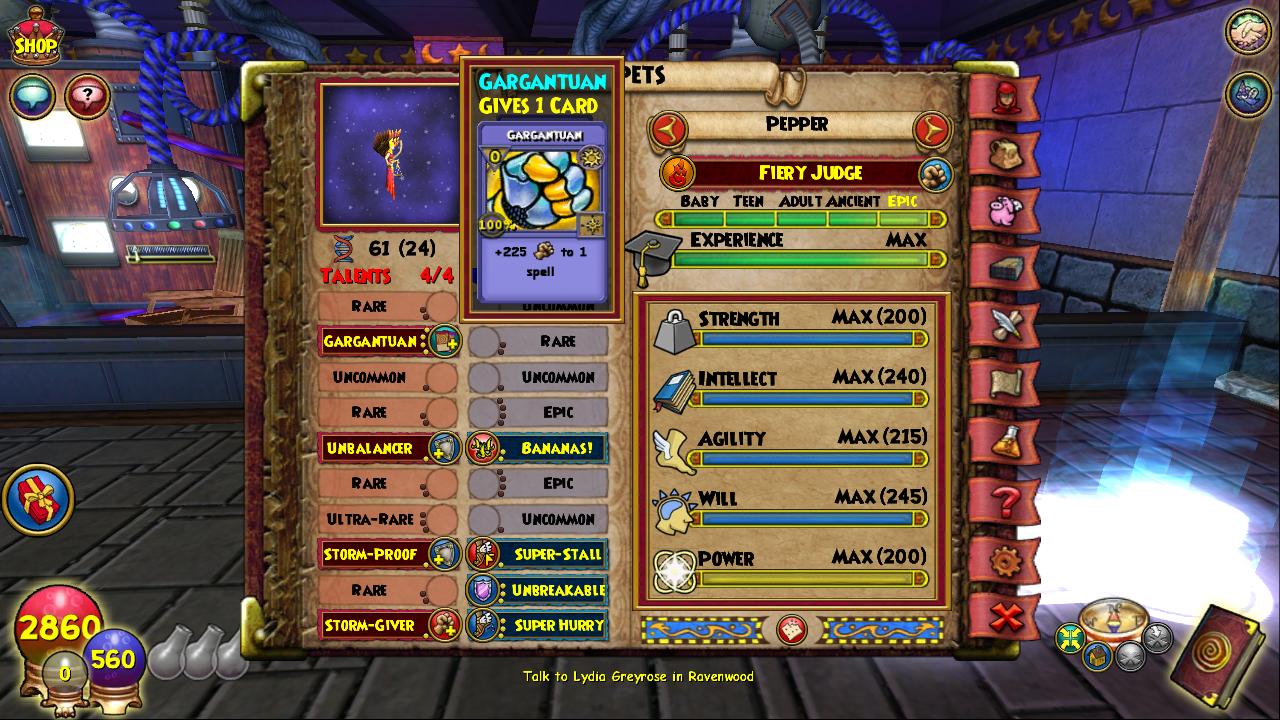
Task: Open the character wizard tab
Action: (x=1006, y=97)
